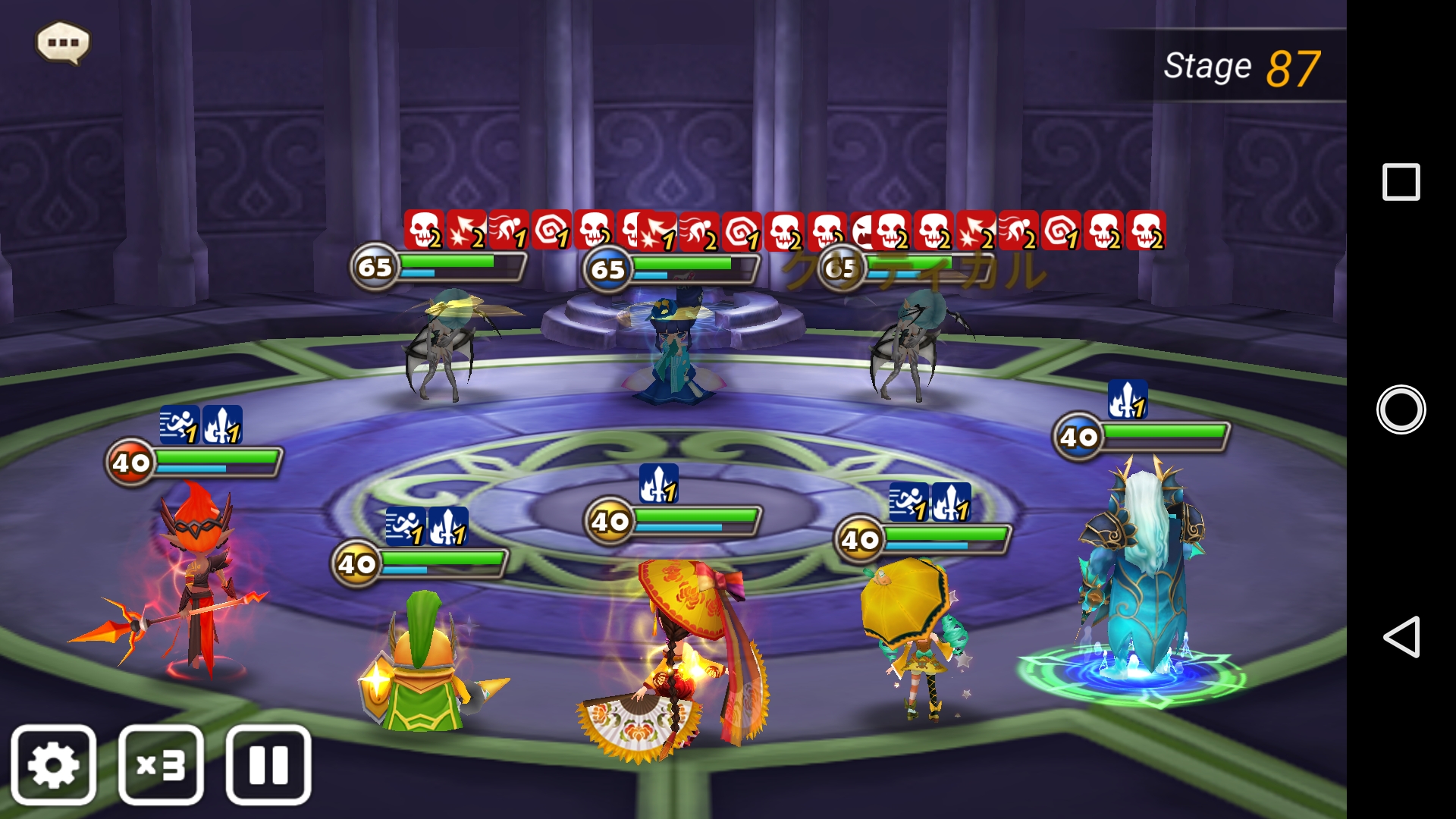This screenshot has width=1456, height=819.
Task: Tap the Android back button
Action: click(1401, 636)
